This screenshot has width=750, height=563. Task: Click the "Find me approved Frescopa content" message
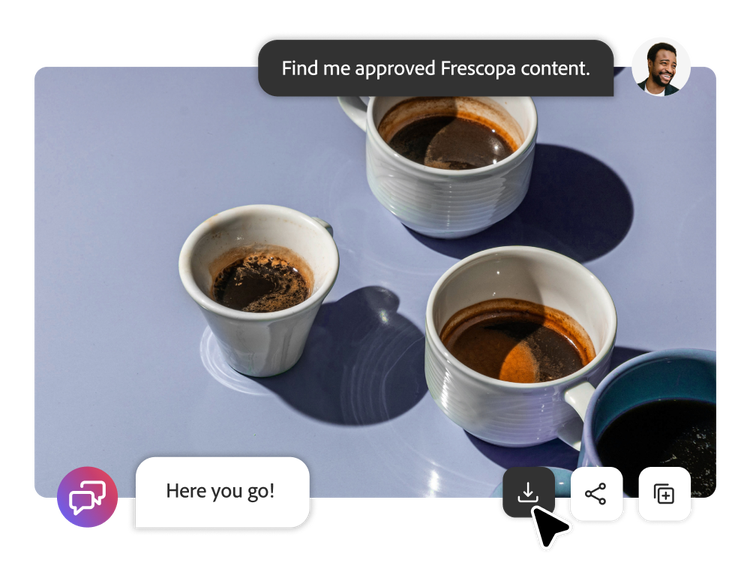[x=435, y=68]
